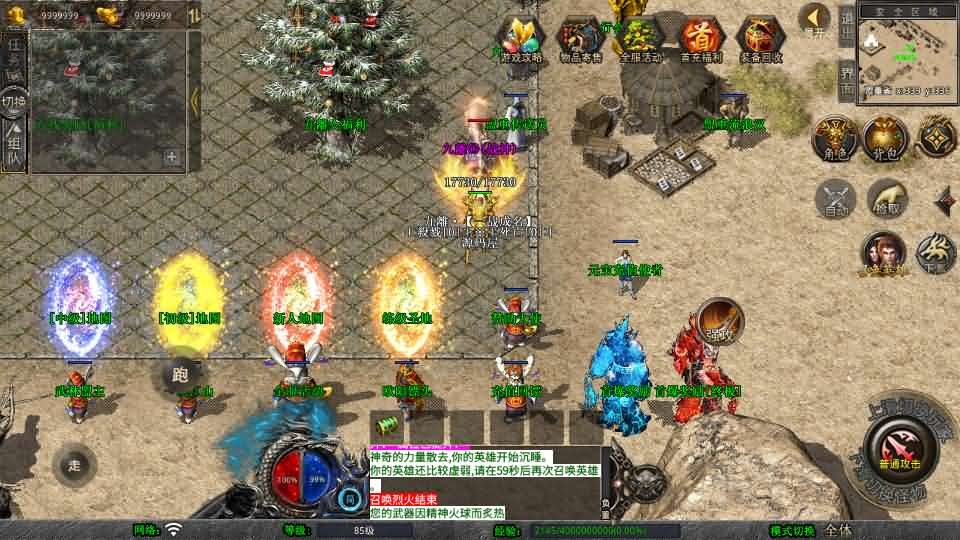960x540 pixels.
Task: Collapse the top icon row with the arrow
Action: point(815,19)
